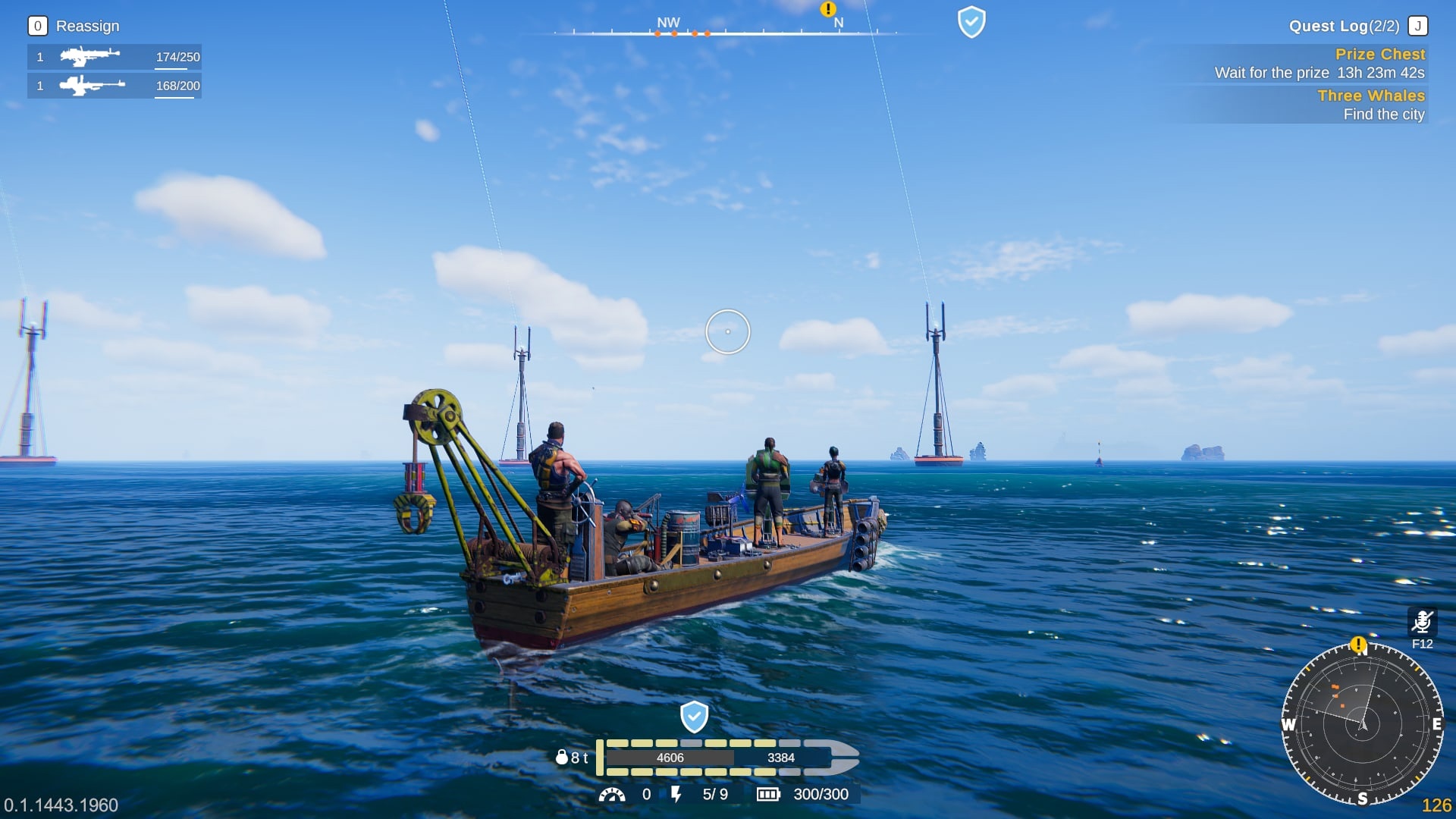The image size is (1456, 819).
Task: Toggle the microphone mute icon
Action: tap(1422, 622)
